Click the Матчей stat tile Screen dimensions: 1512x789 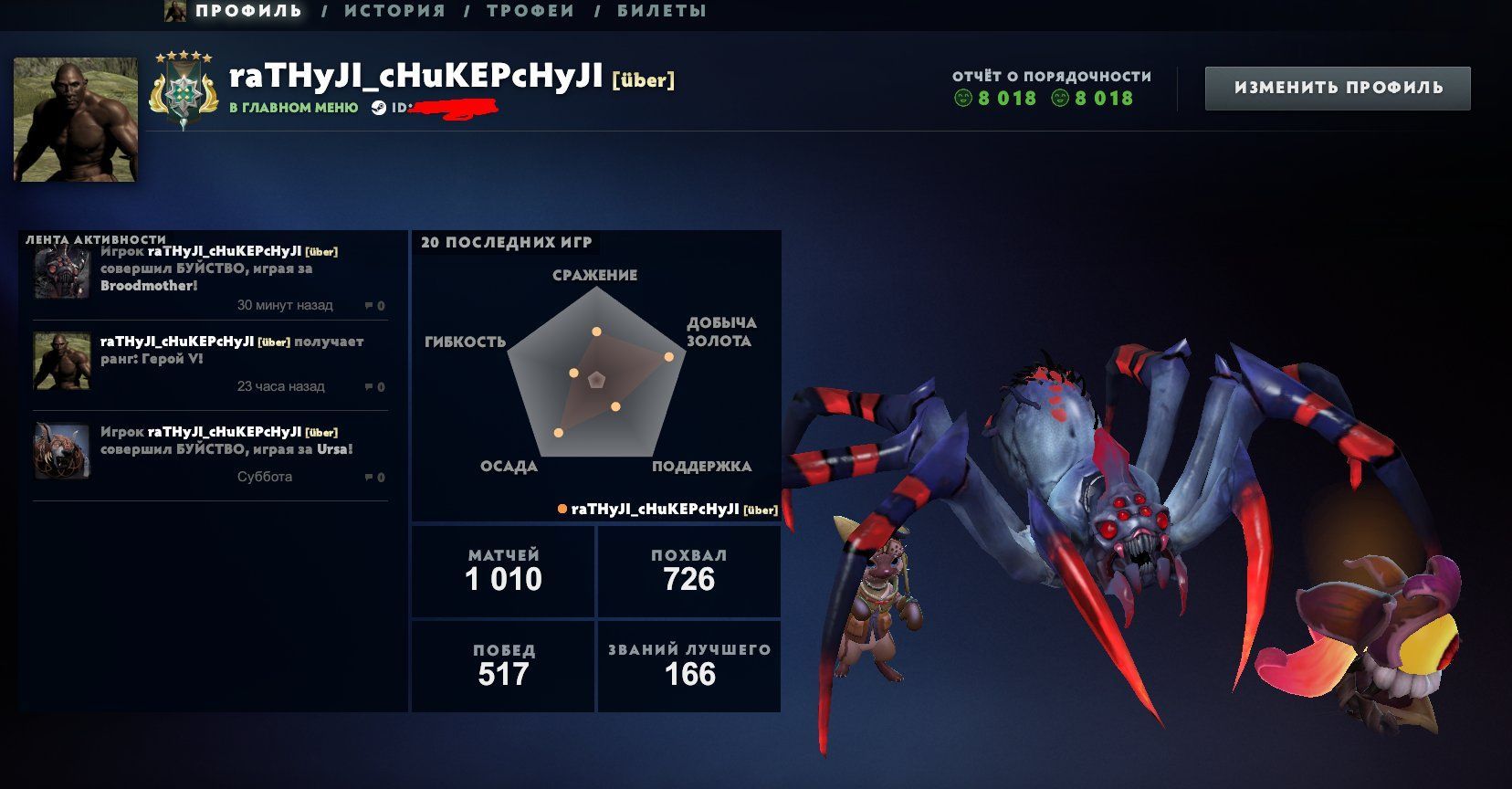pyautogui.click(x=503, y=571)
